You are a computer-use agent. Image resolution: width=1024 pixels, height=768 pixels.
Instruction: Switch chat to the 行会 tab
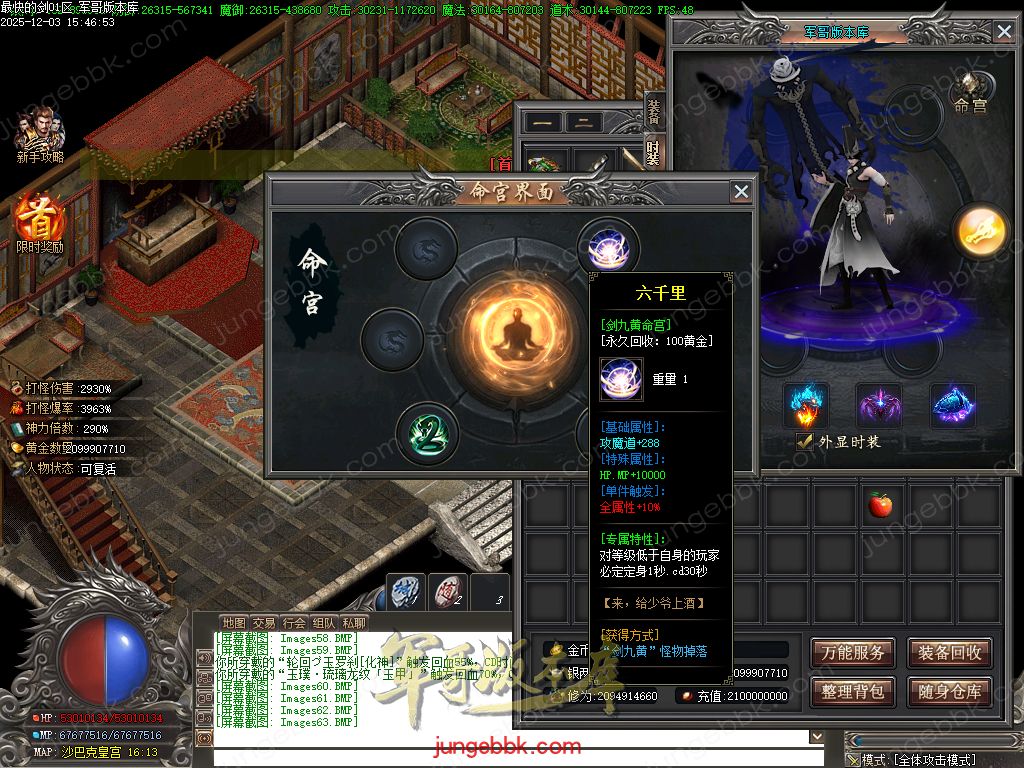pos(294,623)
